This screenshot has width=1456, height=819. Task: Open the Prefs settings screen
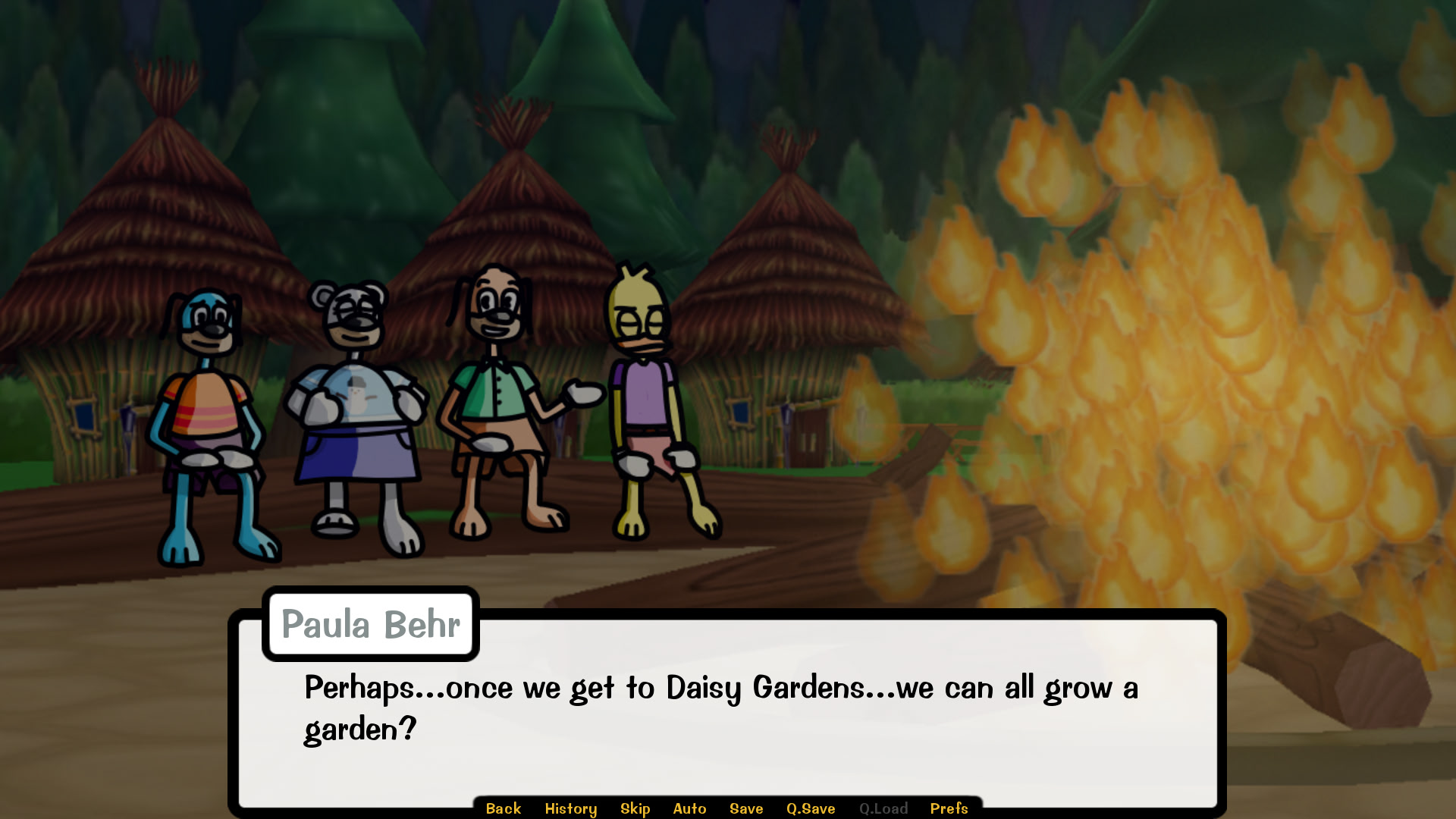949,808
